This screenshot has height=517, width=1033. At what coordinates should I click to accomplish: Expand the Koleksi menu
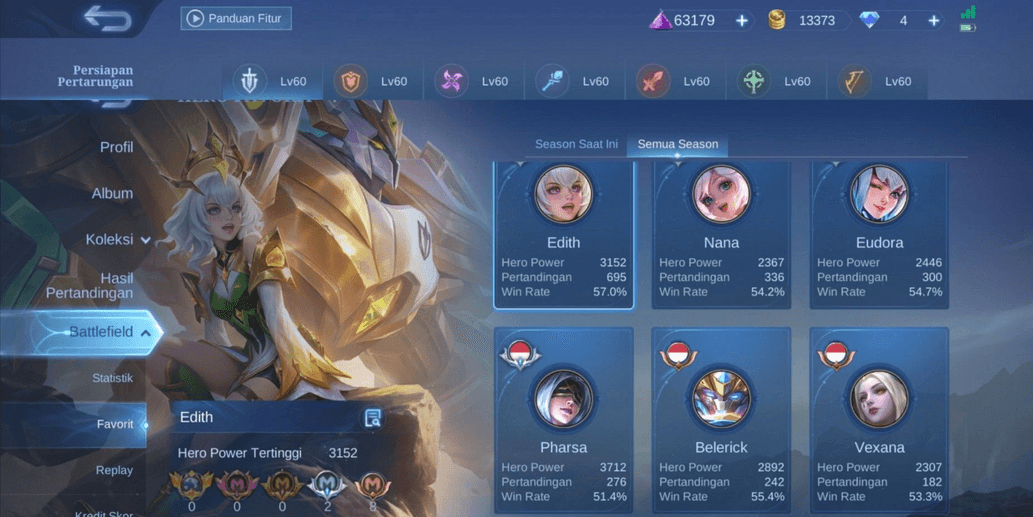click(117, 240)
